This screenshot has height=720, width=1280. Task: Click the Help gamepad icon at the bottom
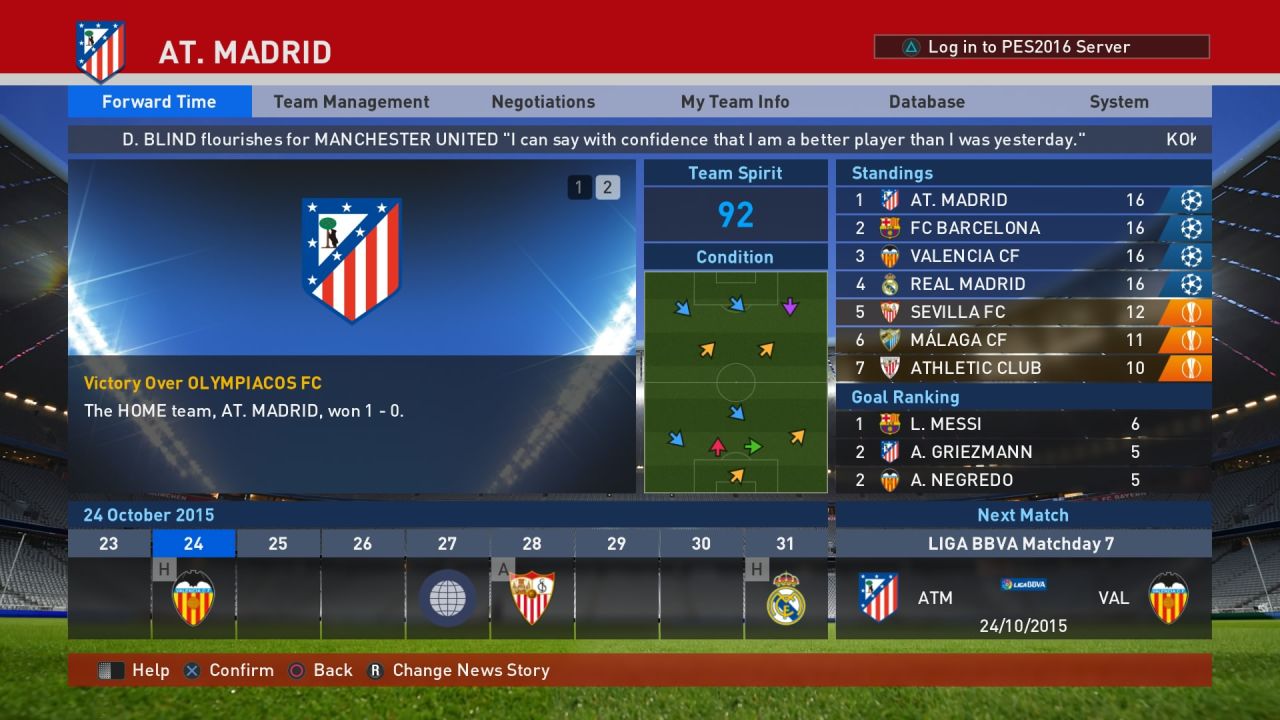click(111, 670)
